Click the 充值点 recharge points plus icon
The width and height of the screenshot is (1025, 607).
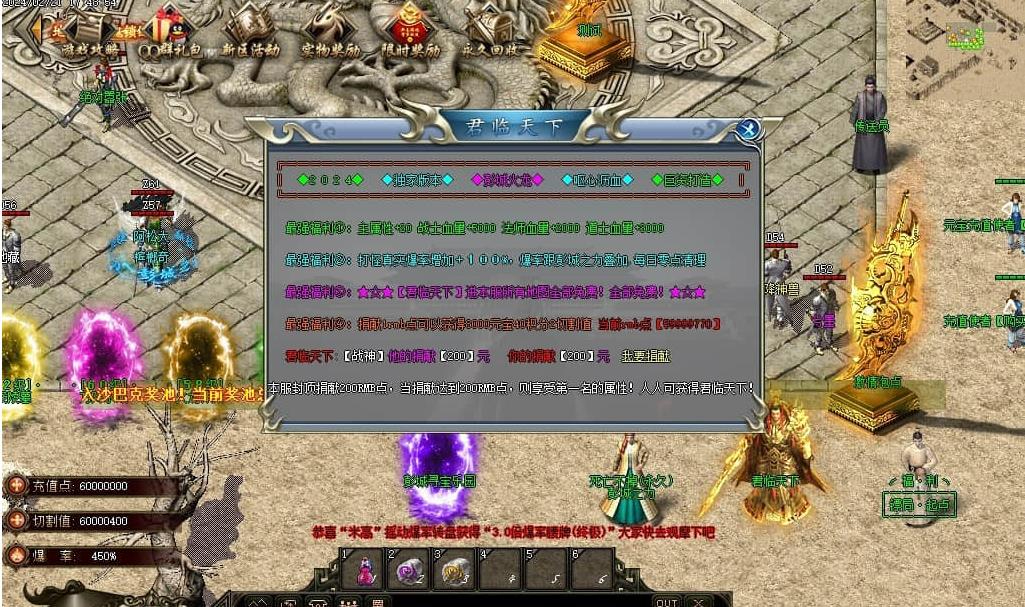[x=16, y=486]
